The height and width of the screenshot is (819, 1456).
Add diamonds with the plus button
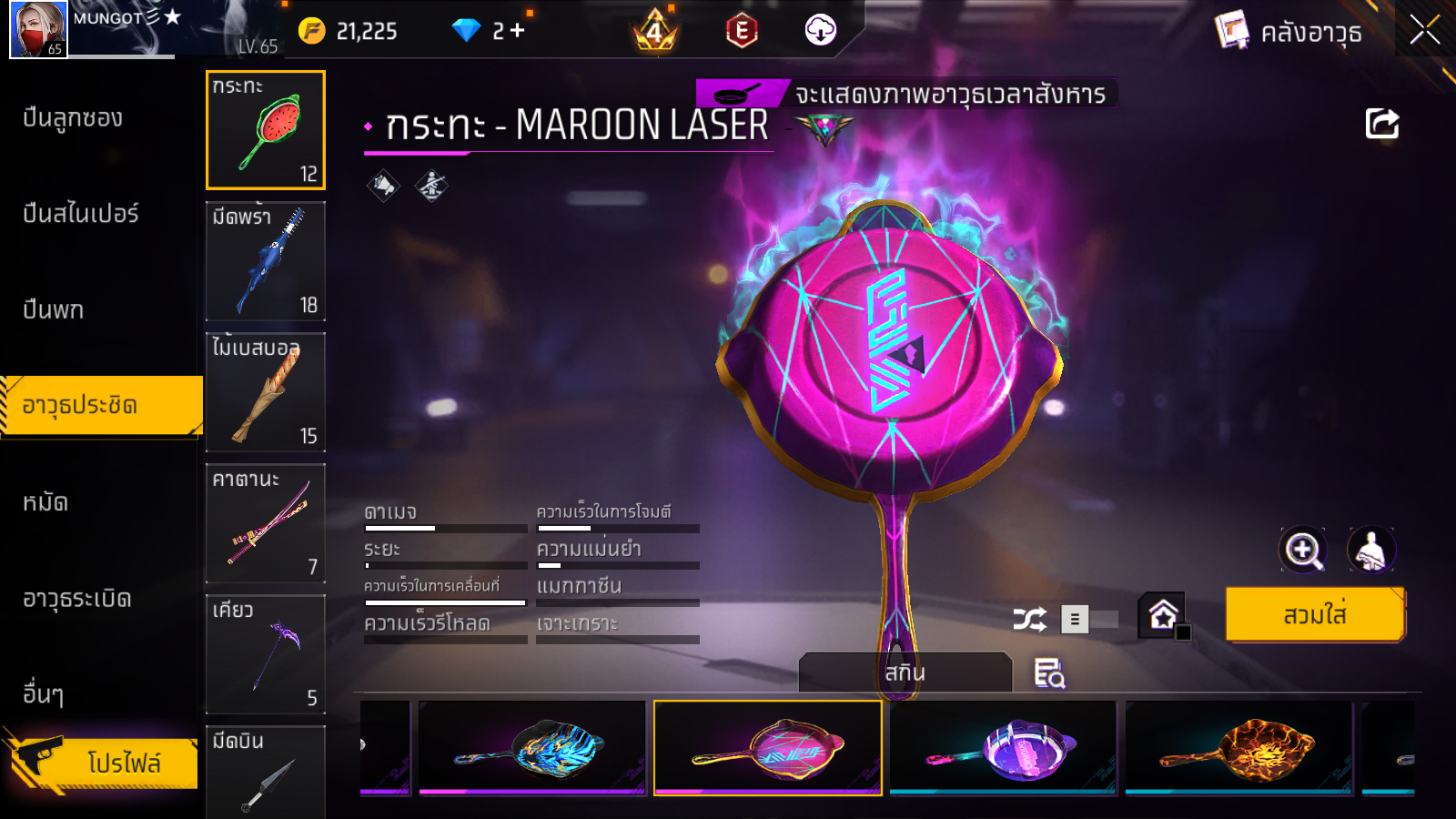tap(518, 31)
